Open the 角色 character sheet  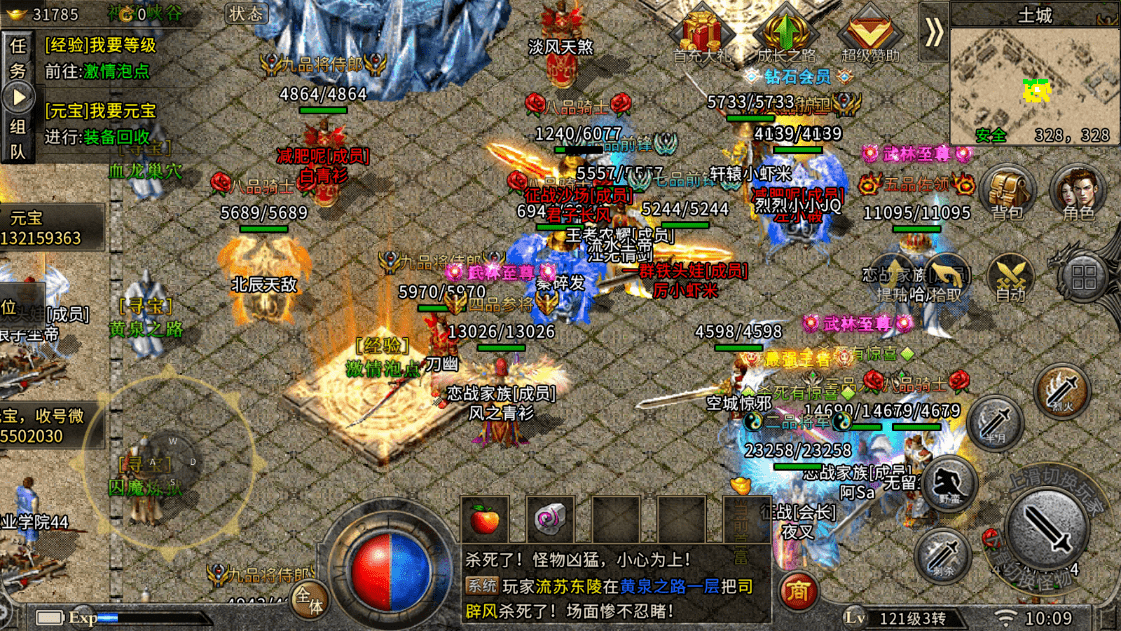1078,190
